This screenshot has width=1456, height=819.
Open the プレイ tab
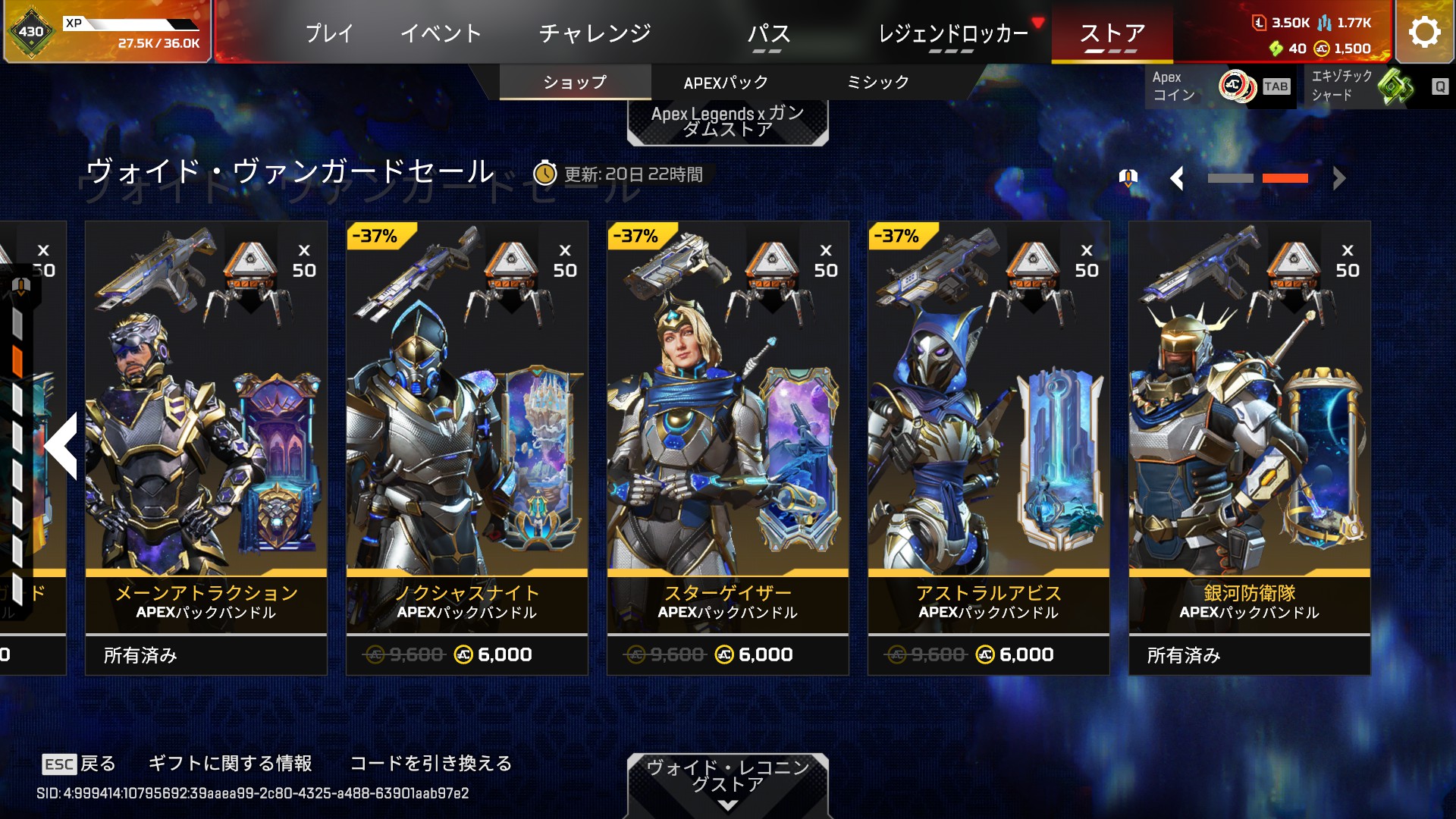329,33
